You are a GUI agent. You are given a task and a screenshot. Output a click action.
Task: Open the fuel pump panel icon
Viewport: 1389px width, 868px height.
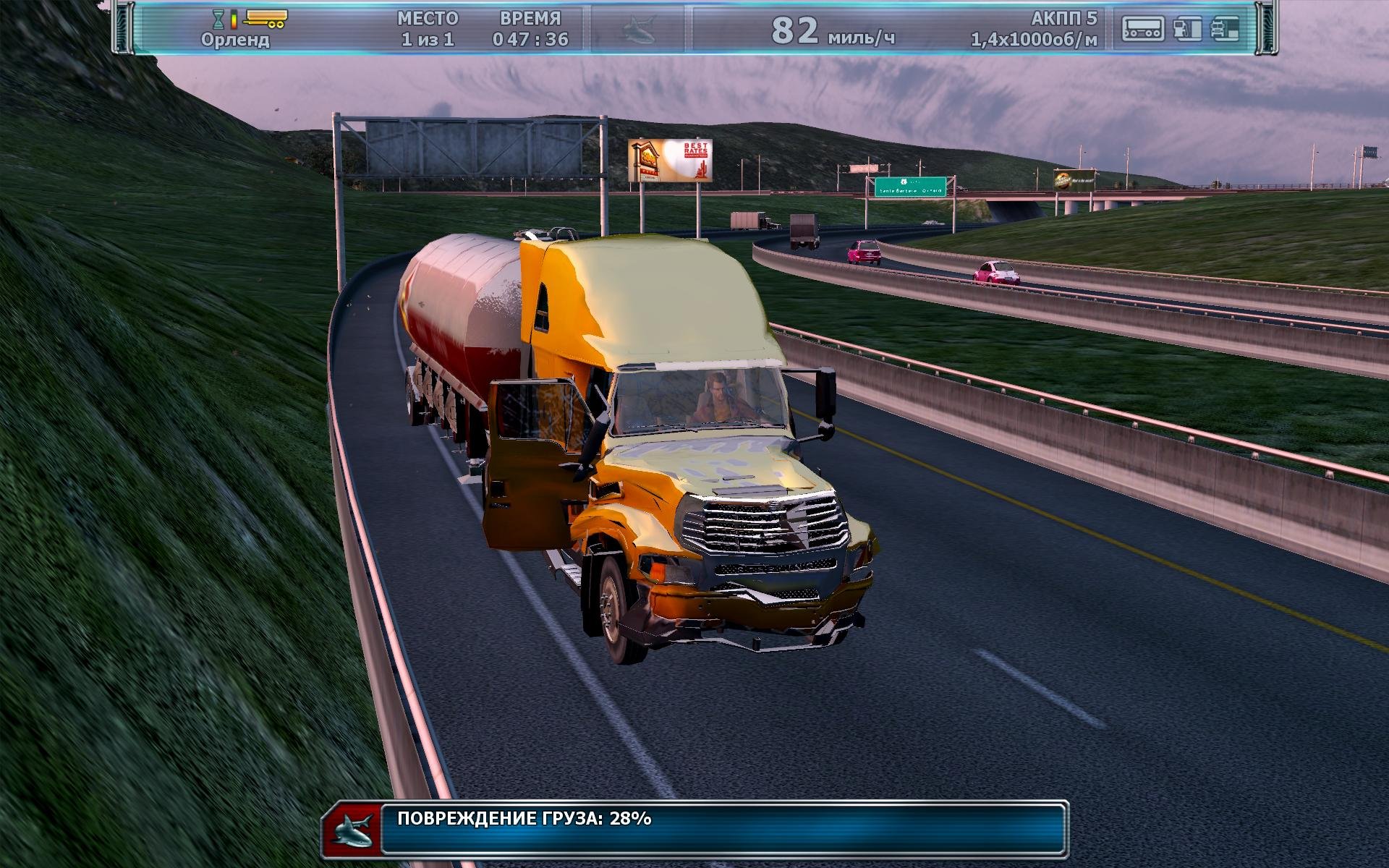point(1186,29)
